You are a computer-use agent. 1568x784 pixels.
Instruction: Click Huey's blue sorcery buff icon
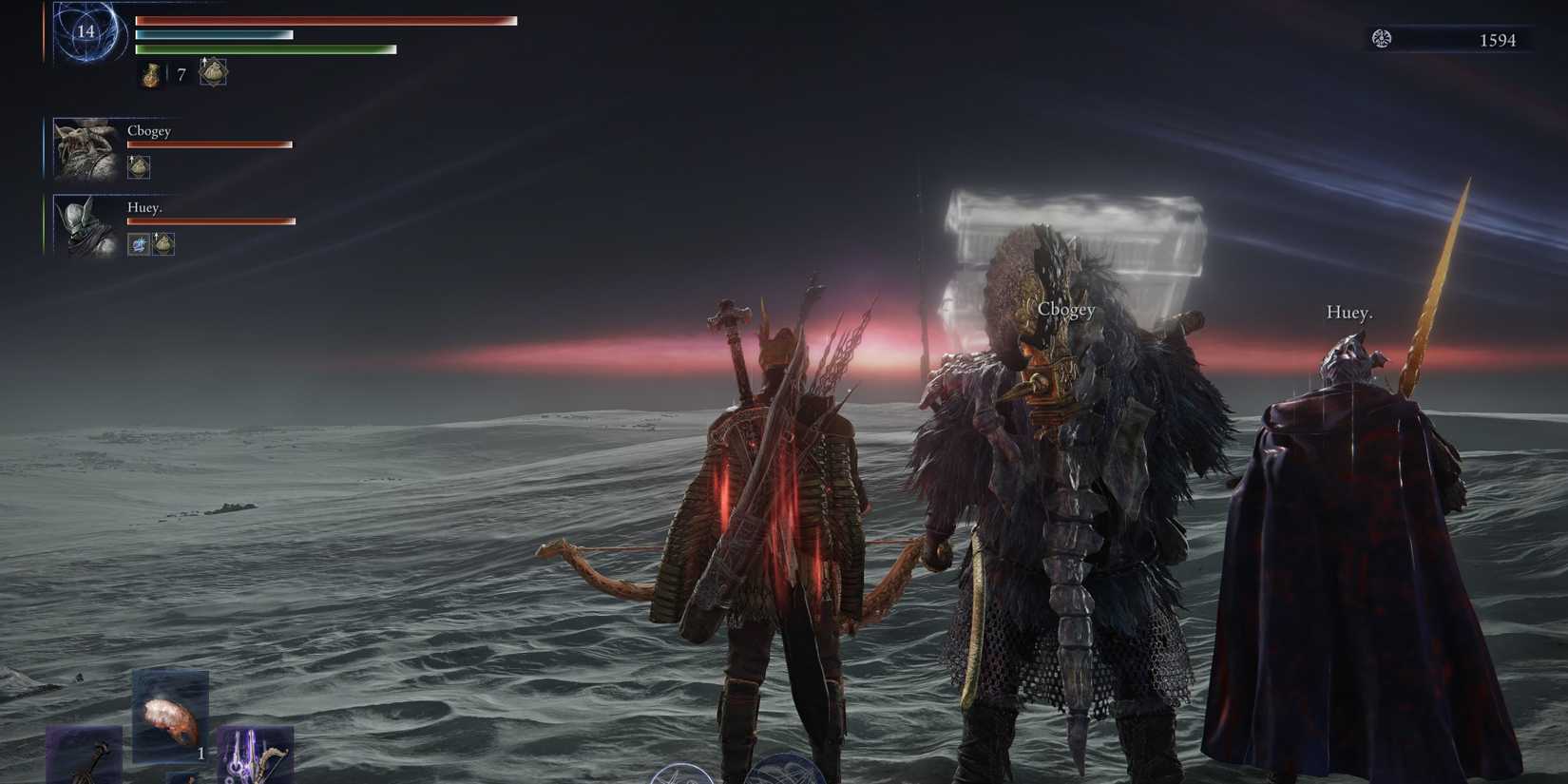pos(138,245)
